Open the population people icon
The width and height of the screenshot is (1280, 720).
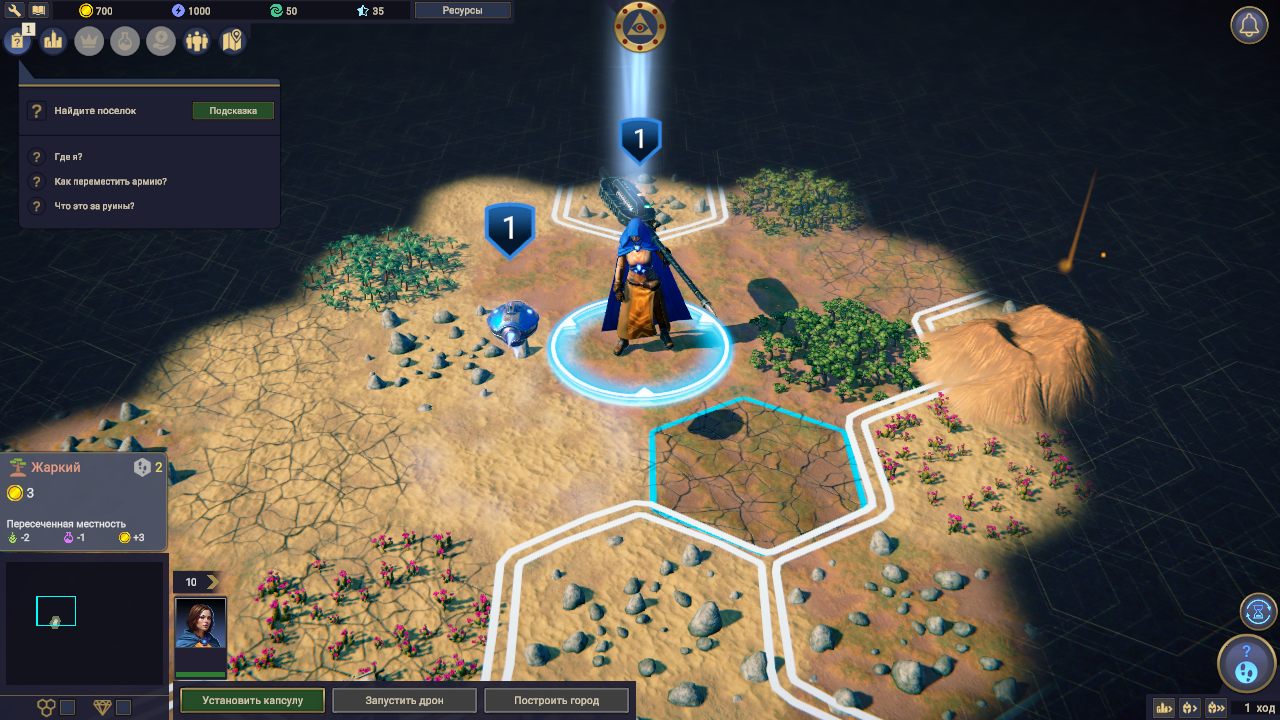tap(197, 41)
